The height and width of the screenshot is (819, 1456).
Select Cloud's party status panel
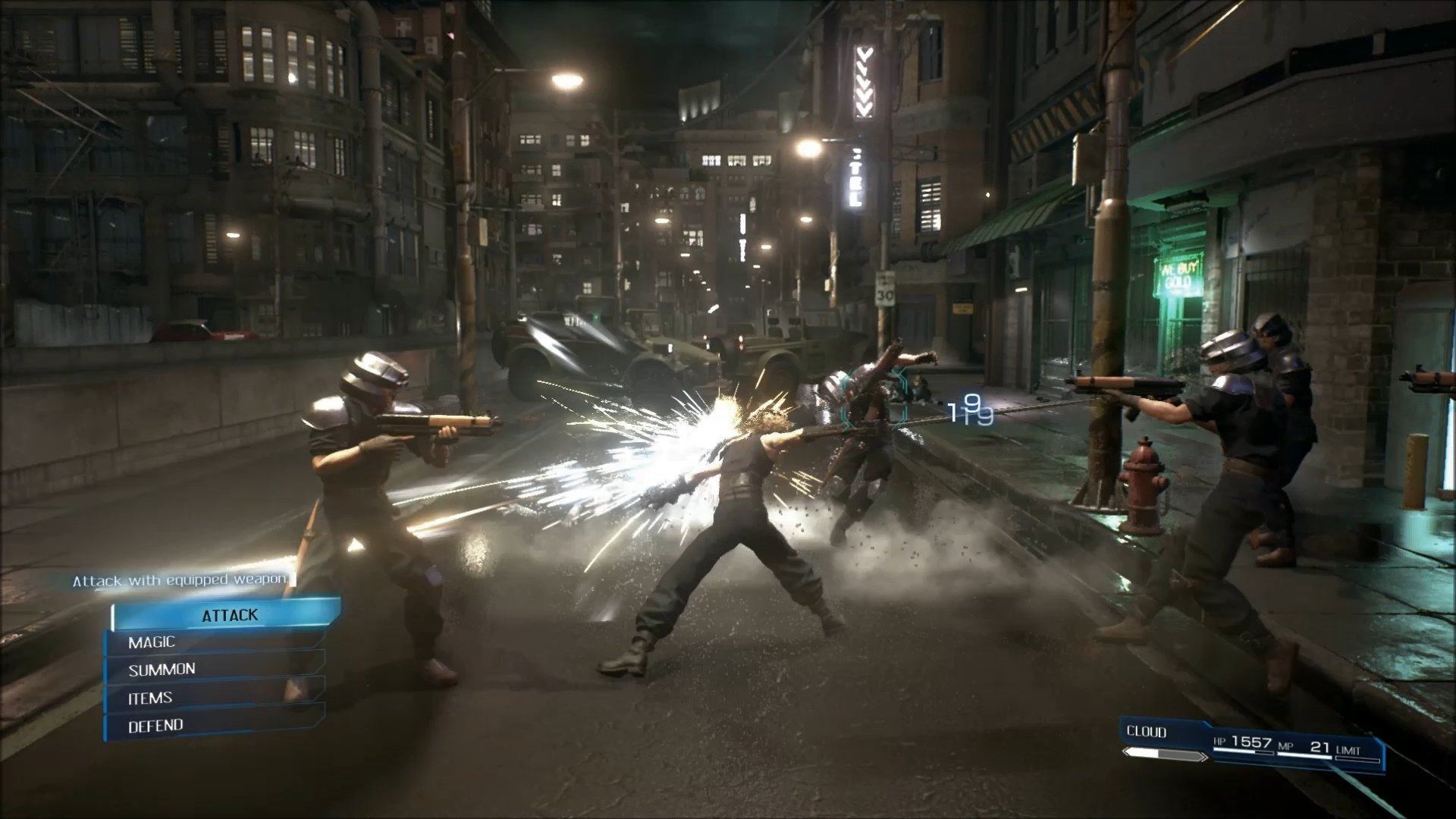(x=1251, y=743)
